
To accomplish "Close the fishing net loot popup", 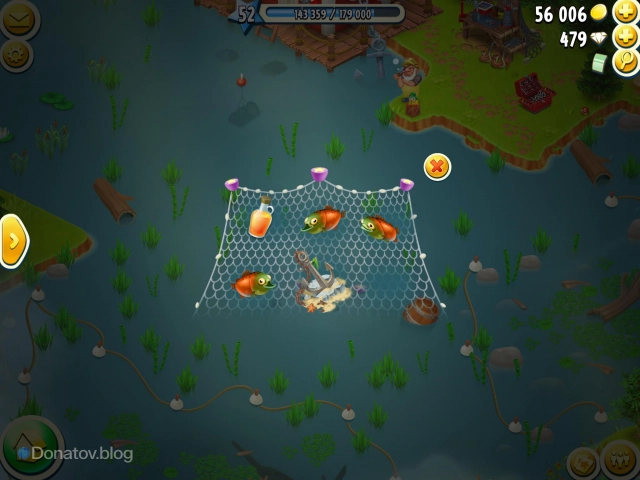I will point(437,167).
